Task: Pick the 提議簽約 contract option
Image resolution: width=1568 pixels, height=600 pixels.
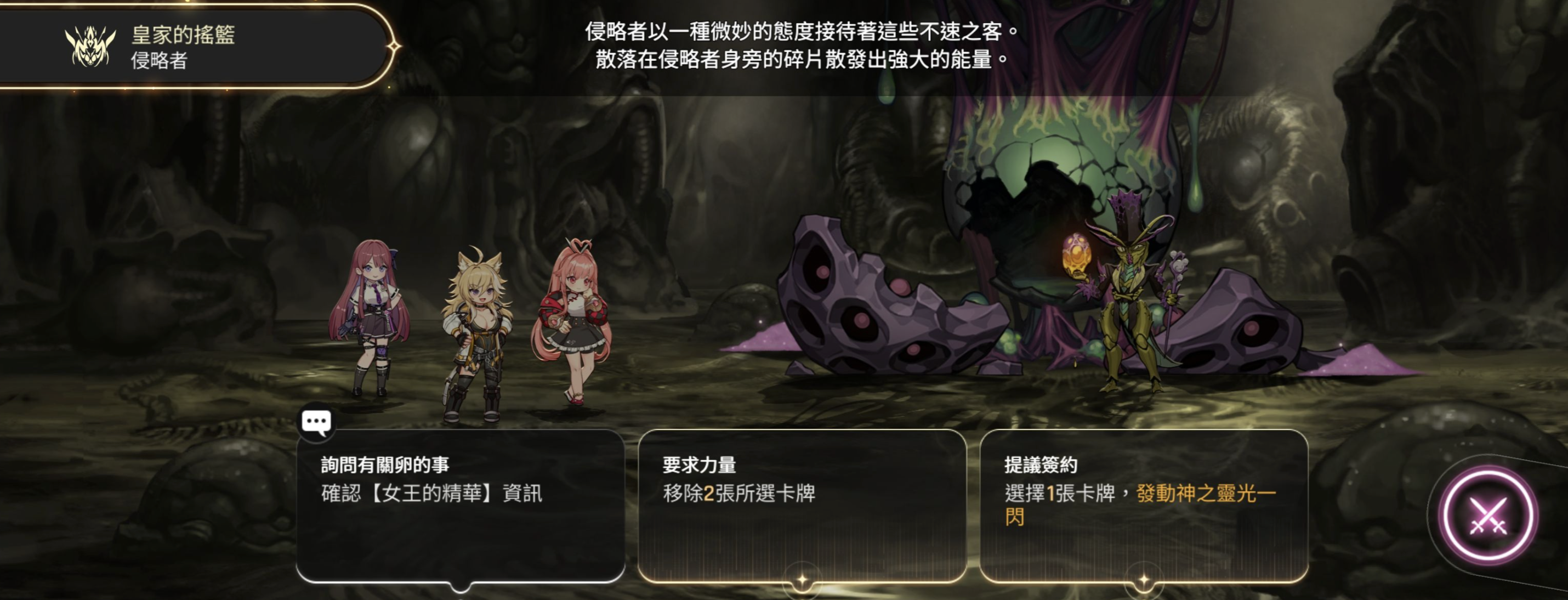Action: [1143, 505]
